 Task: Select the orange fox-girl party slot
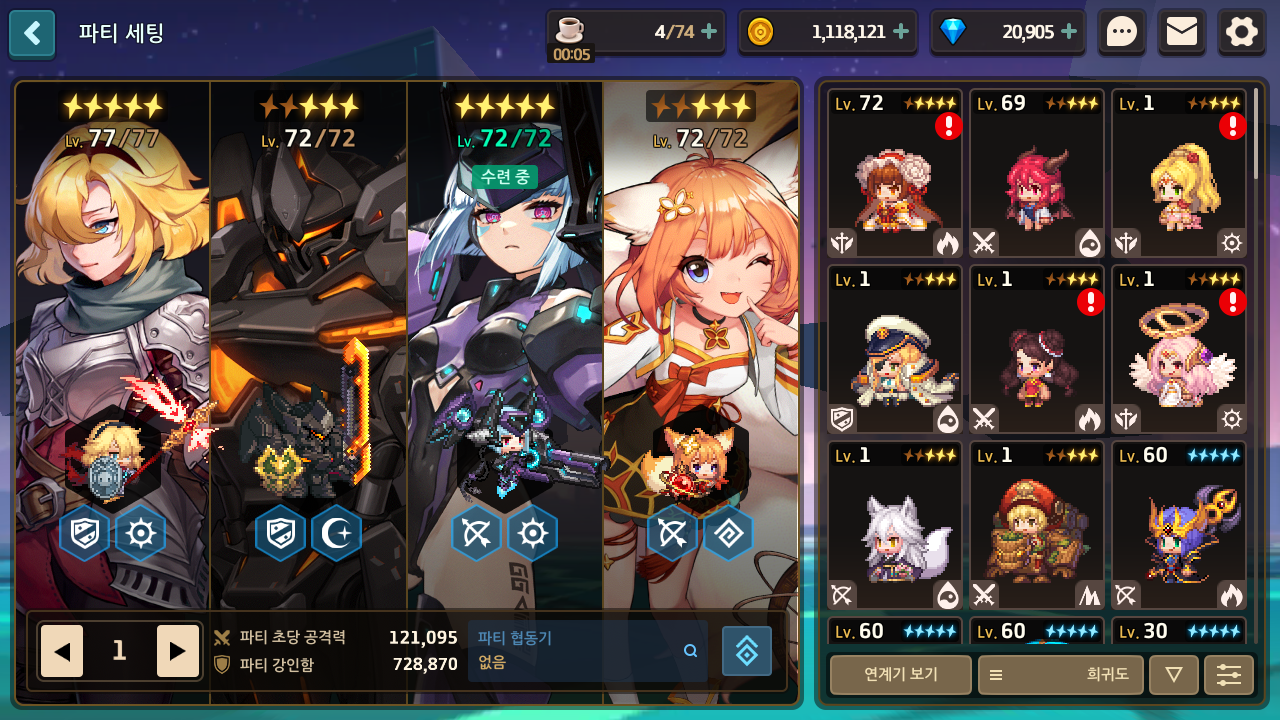(x=700, y=340)
